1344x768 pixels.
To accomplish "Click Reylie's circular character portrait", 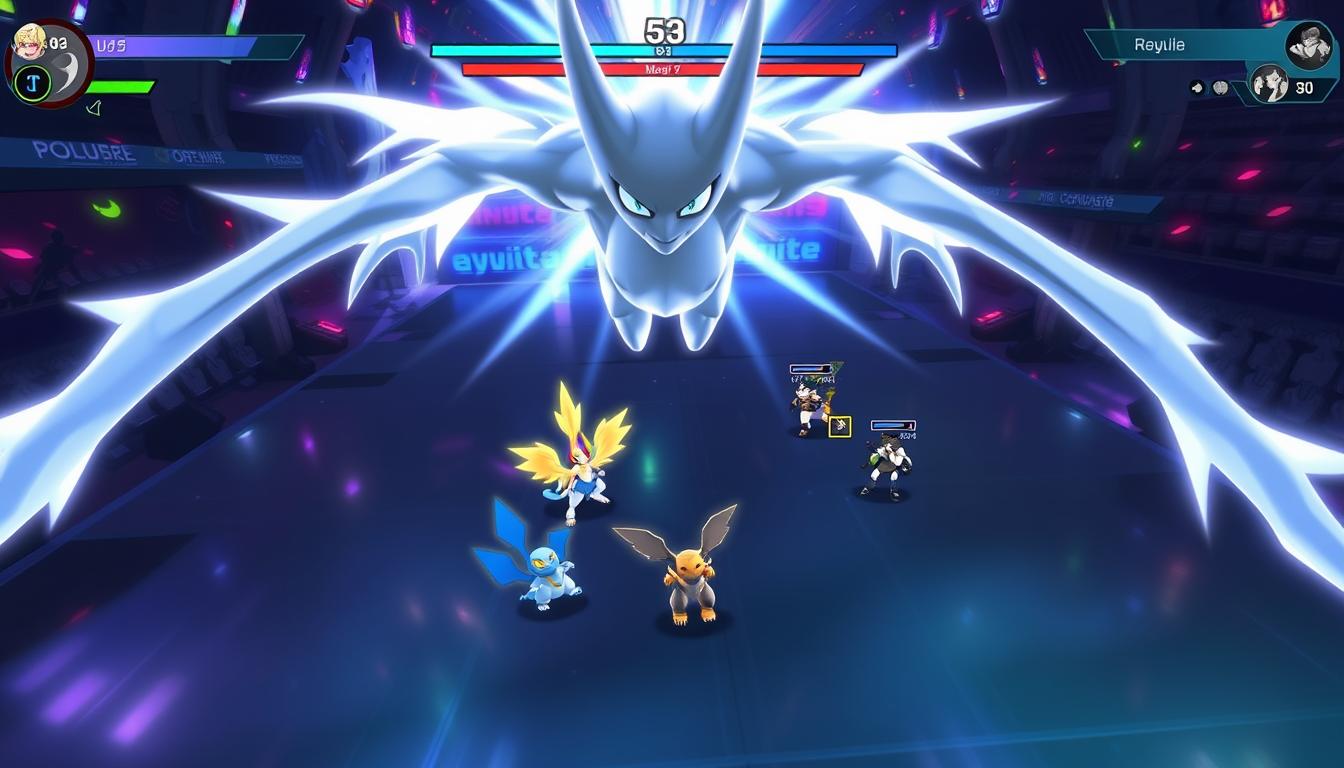I will click(x=1307, y=45).
